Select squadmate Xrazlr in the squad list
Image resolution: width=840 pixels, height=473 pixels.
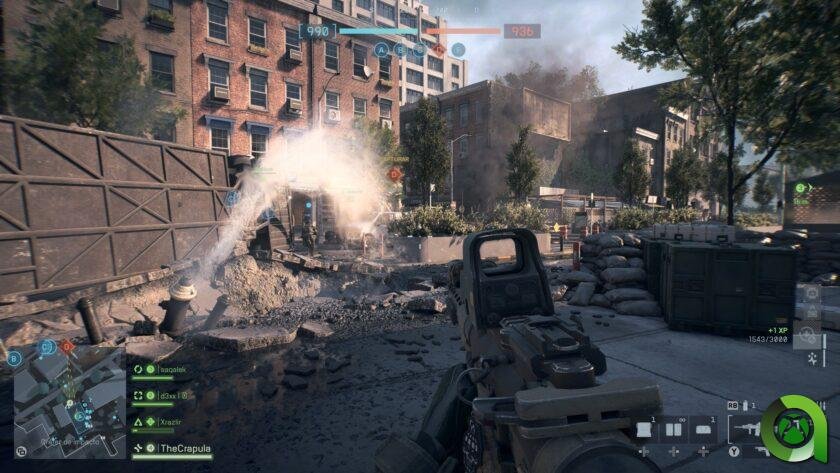coord(166,422)
